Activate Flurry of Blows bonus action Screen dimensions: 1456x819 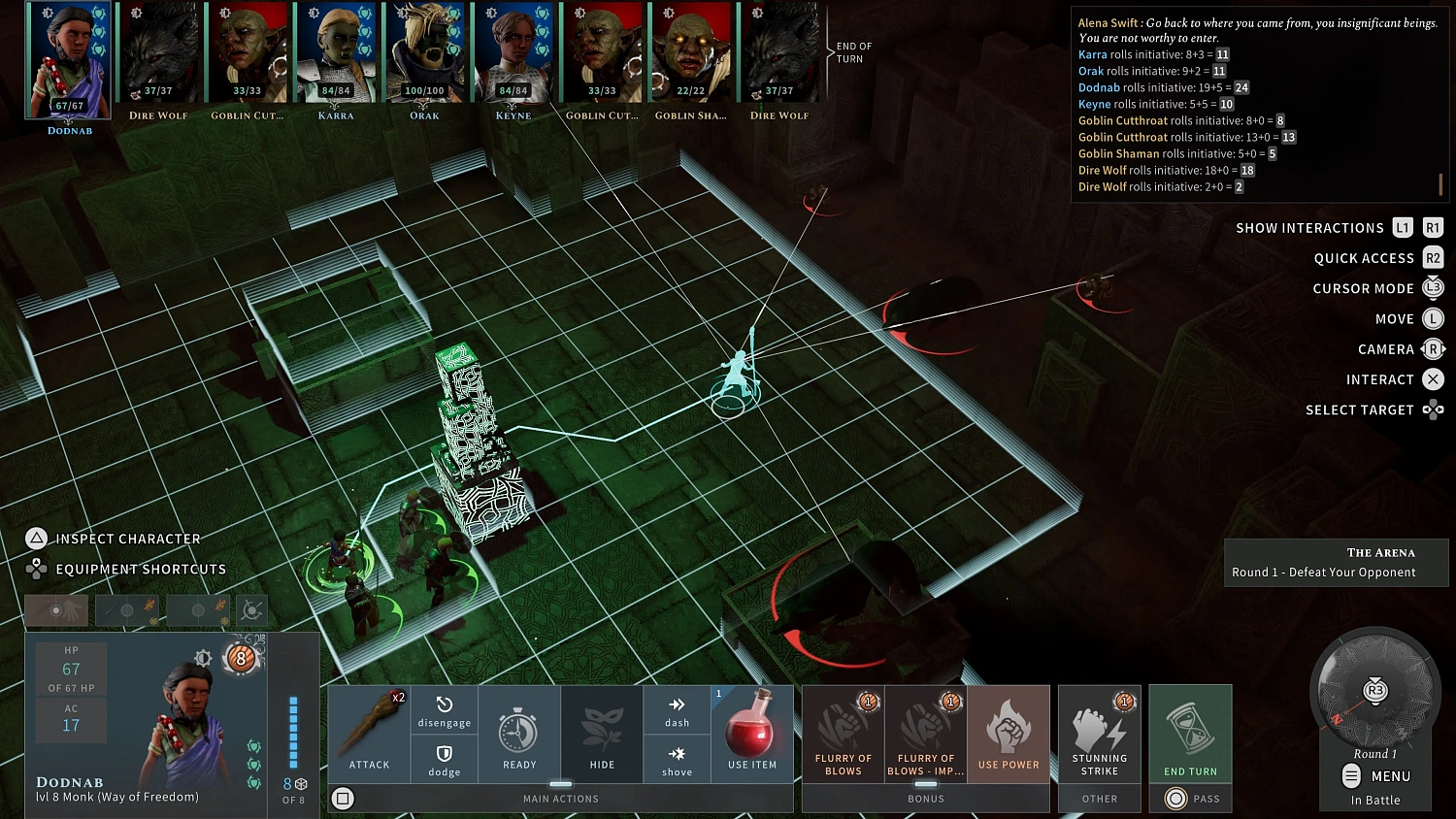[844, 733]
